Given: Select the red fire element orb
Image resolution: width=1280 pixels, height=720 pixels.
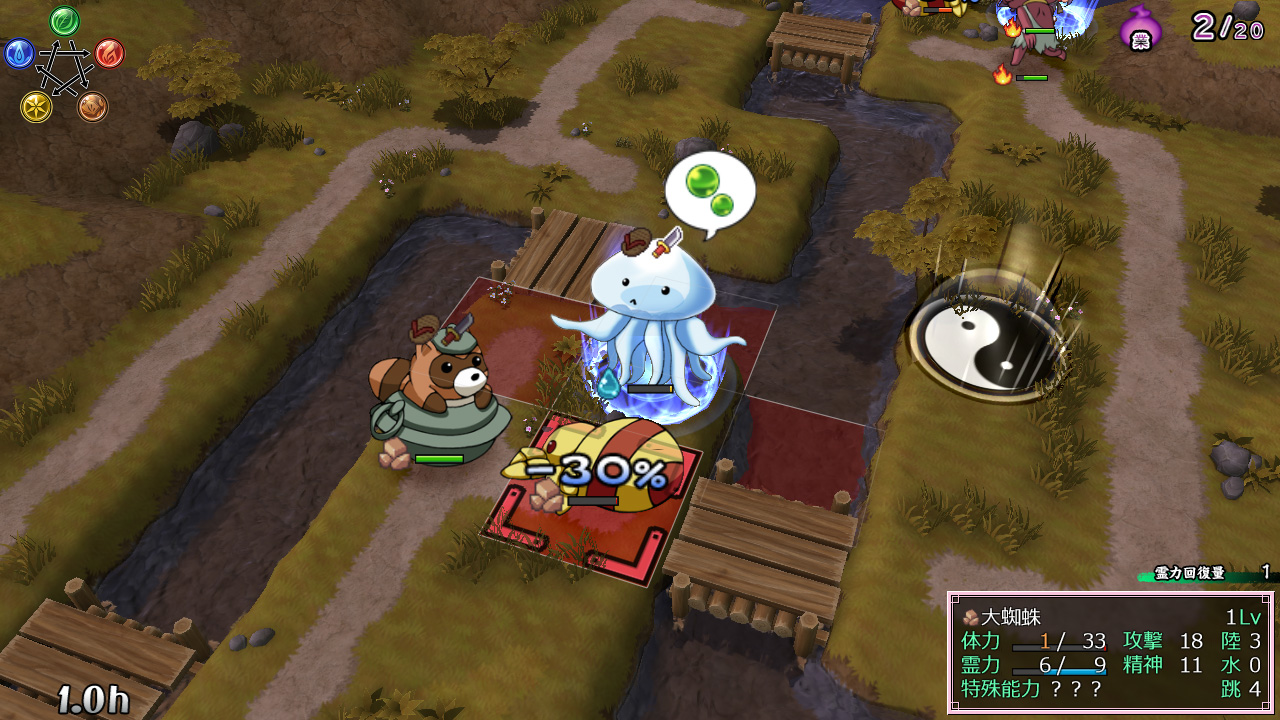Looking at the screenshot, I should [x=109, y=53].
